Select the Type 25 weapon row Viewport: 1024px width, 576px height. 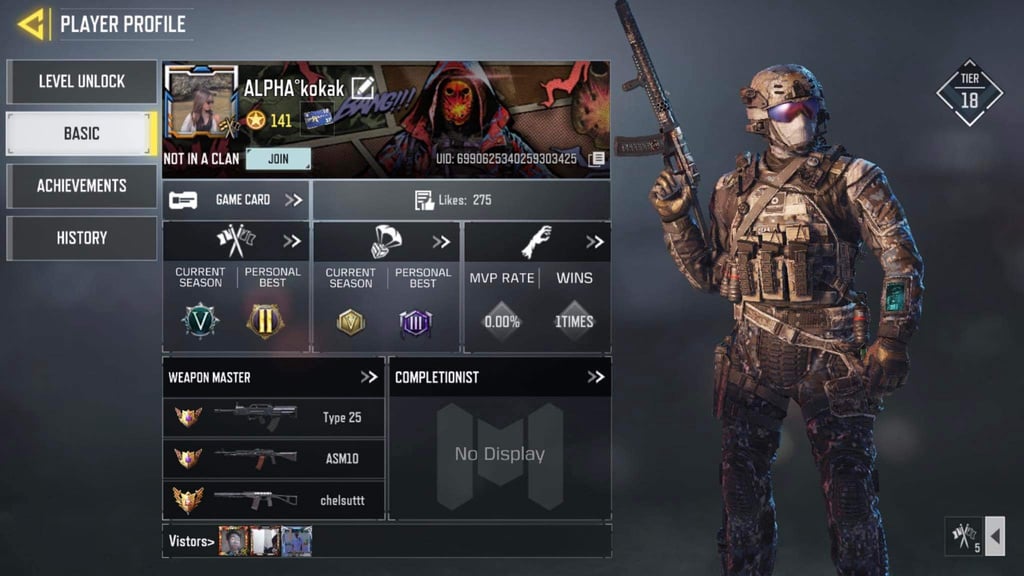tap(273, 417)
